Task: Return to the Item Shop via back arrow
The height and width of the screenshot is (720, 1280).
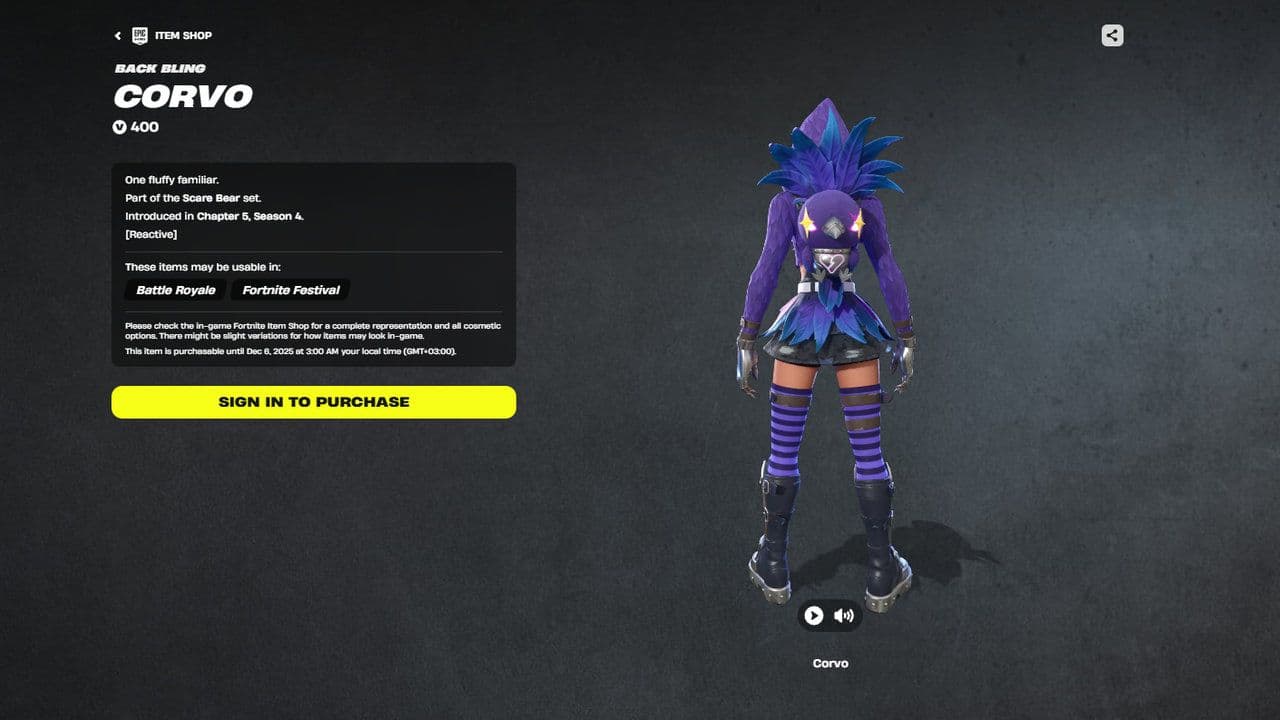Action: pos(117,35)
